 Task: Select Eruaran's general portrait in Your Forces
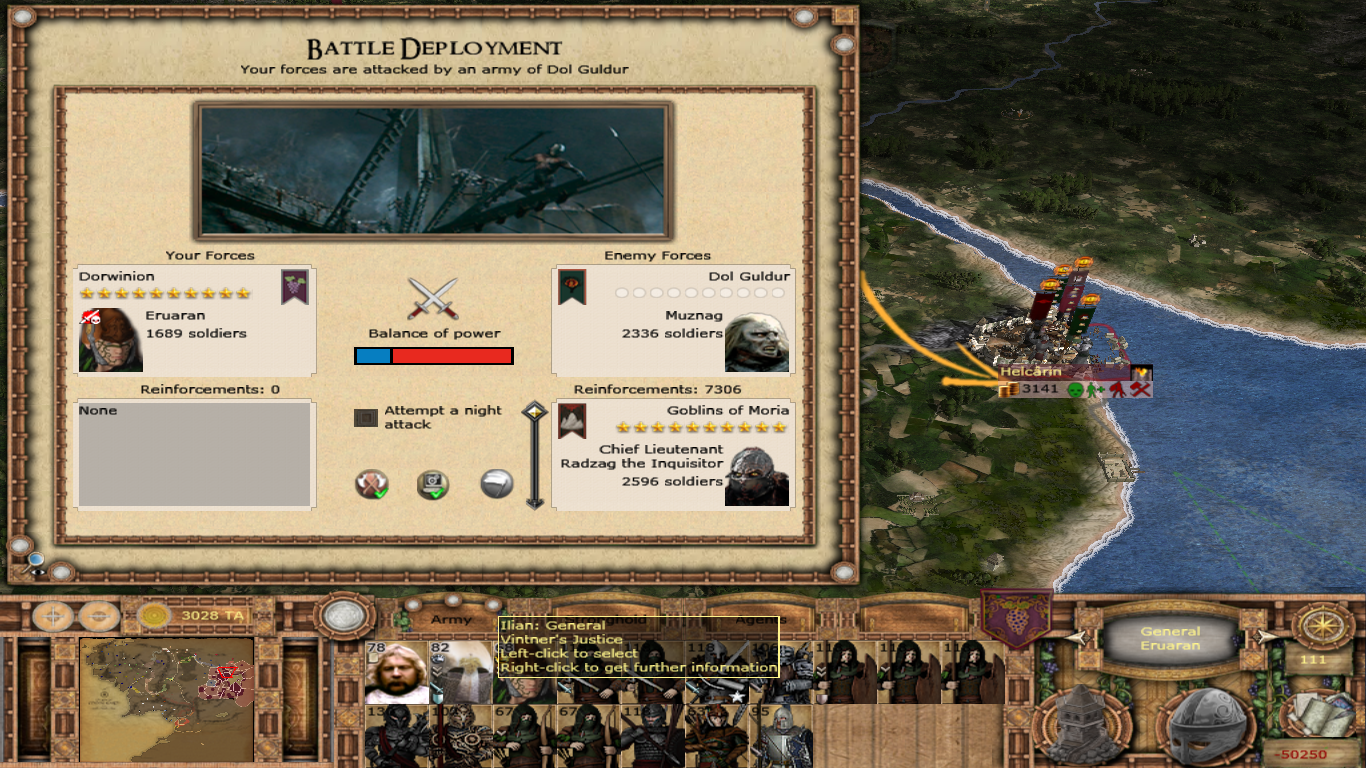pyautogui.click(x=111, y=340)
